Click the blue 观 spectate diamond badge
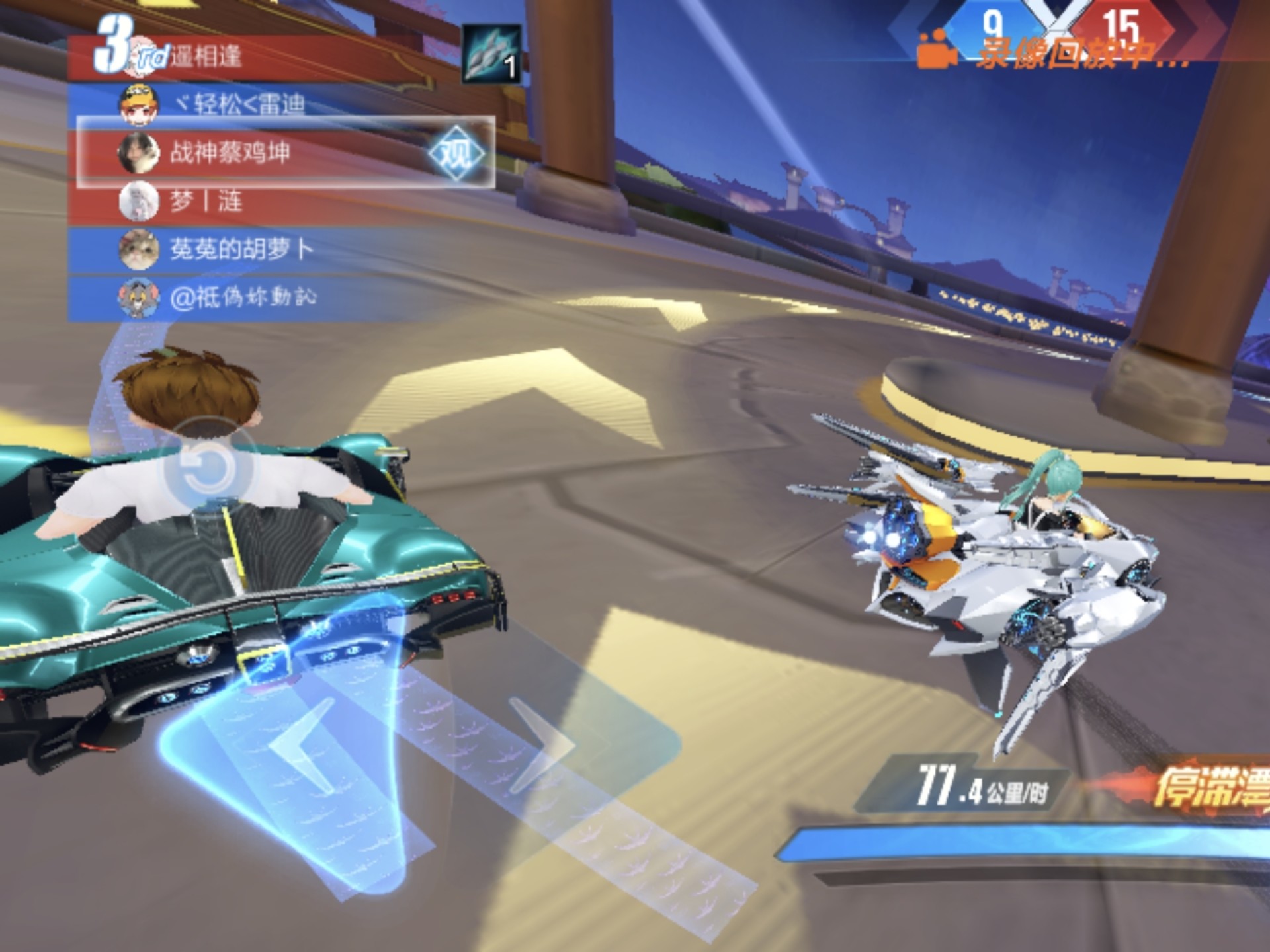The height and width of the screenshot is (952, 1270). [456, 153]
